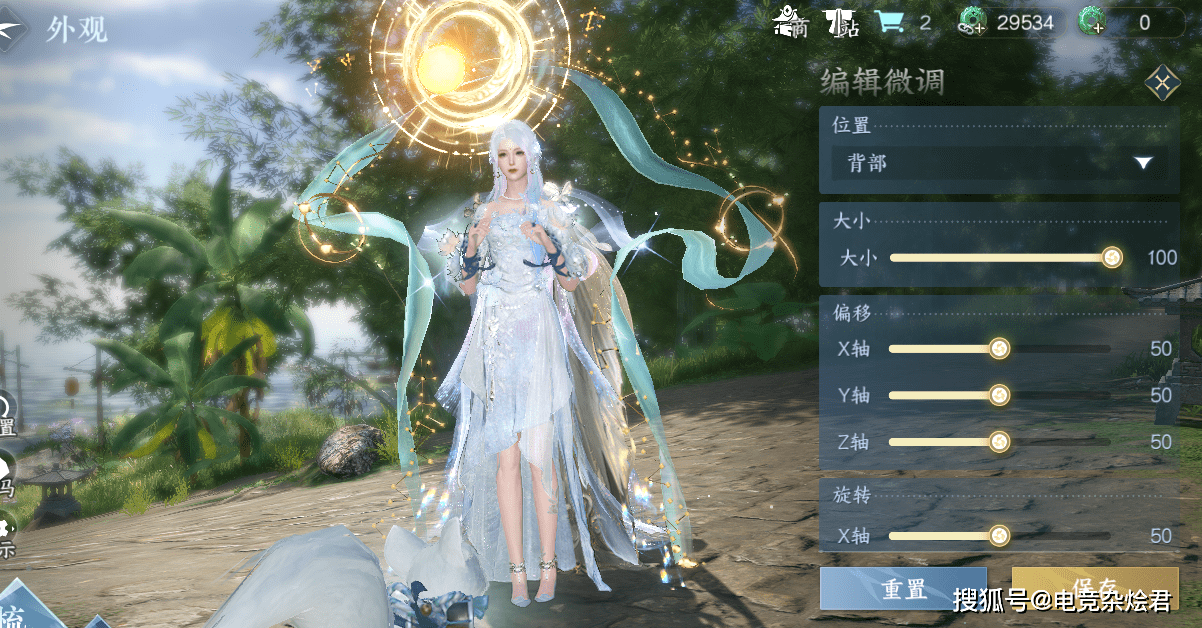Click the offset Z轴 slider handle
1202x628 pixels.
tap(998, 442)
